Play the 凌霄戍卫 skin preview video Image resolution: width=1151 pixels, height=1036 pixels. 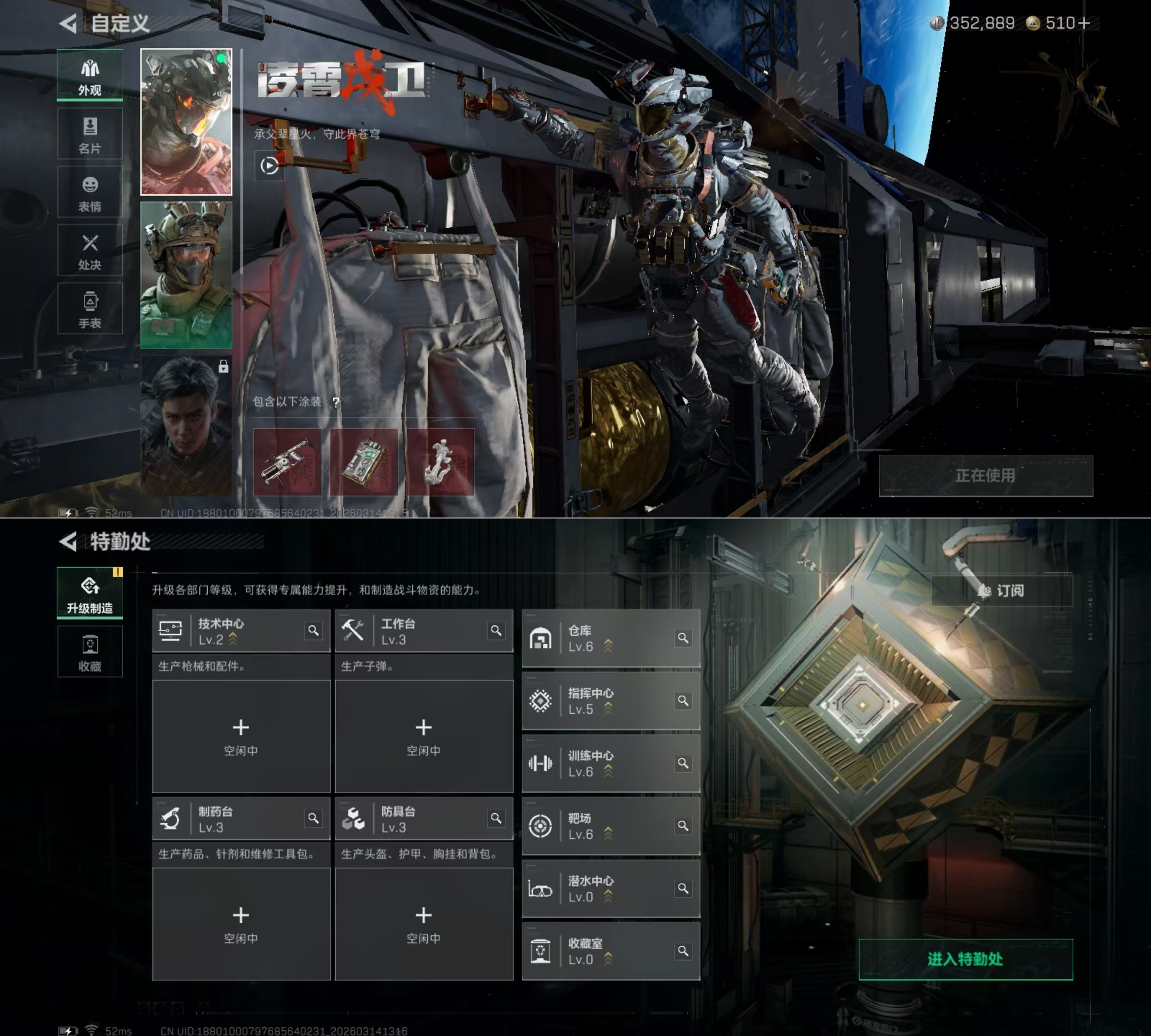[x=269, y=165]
